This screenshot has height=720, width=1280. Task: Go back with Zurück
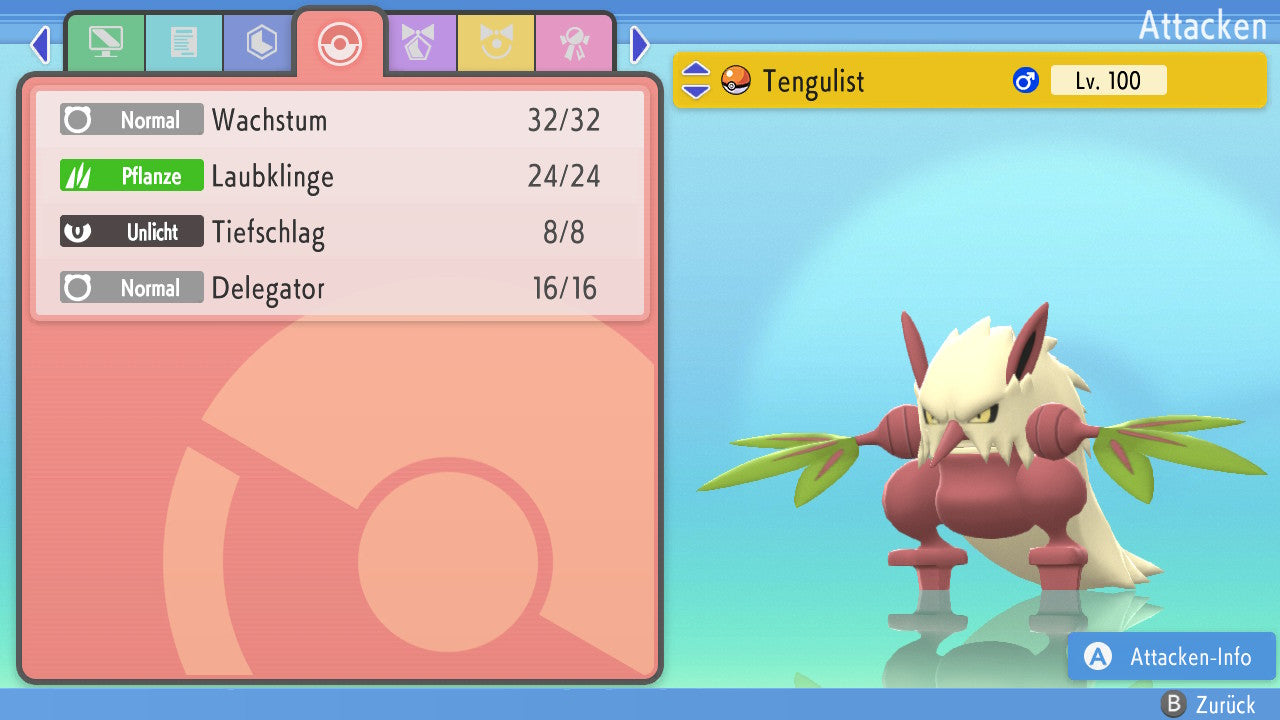(x=1208, y=705)
